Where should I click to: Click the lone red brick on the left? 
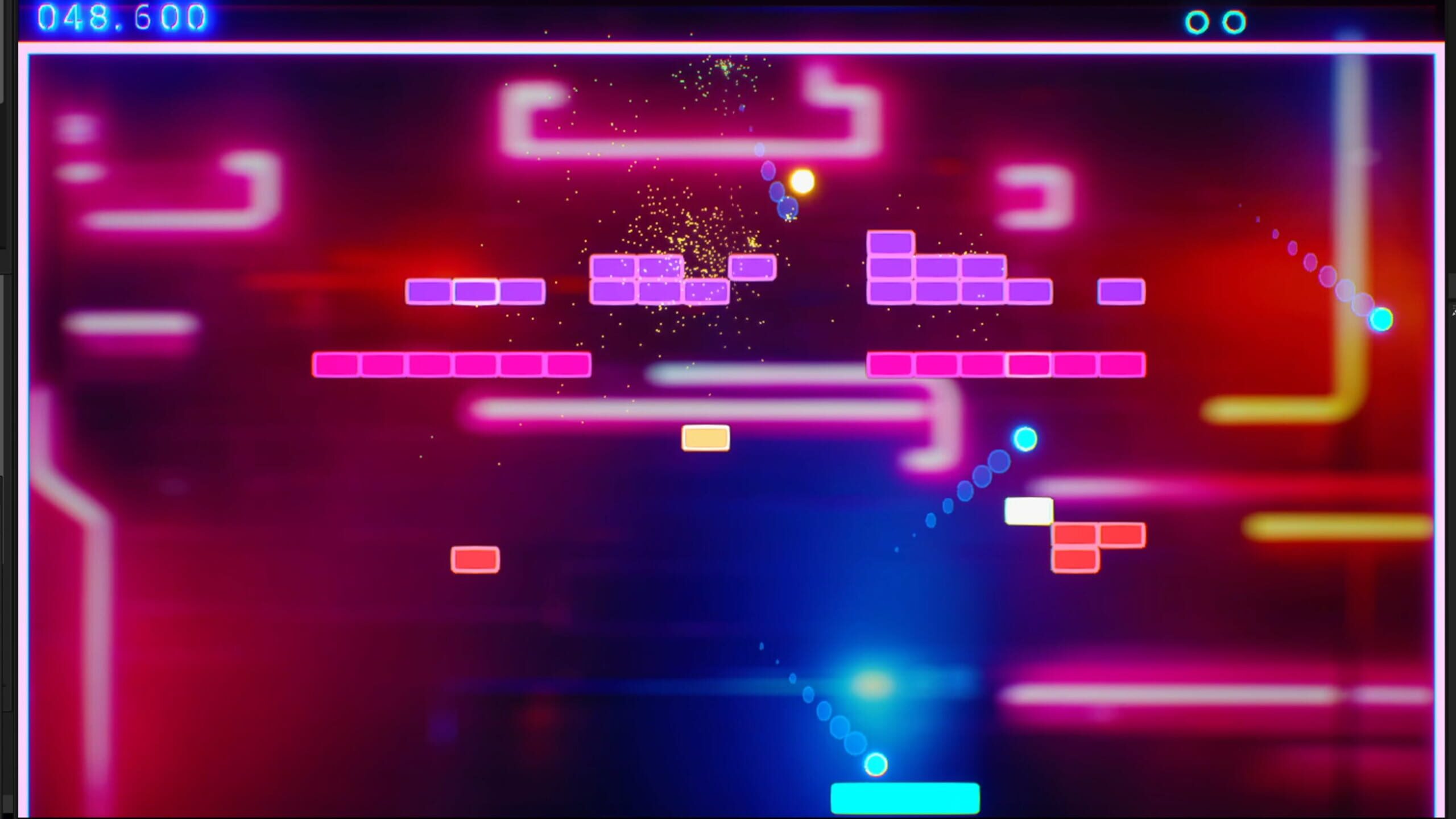tap(475, 559)
